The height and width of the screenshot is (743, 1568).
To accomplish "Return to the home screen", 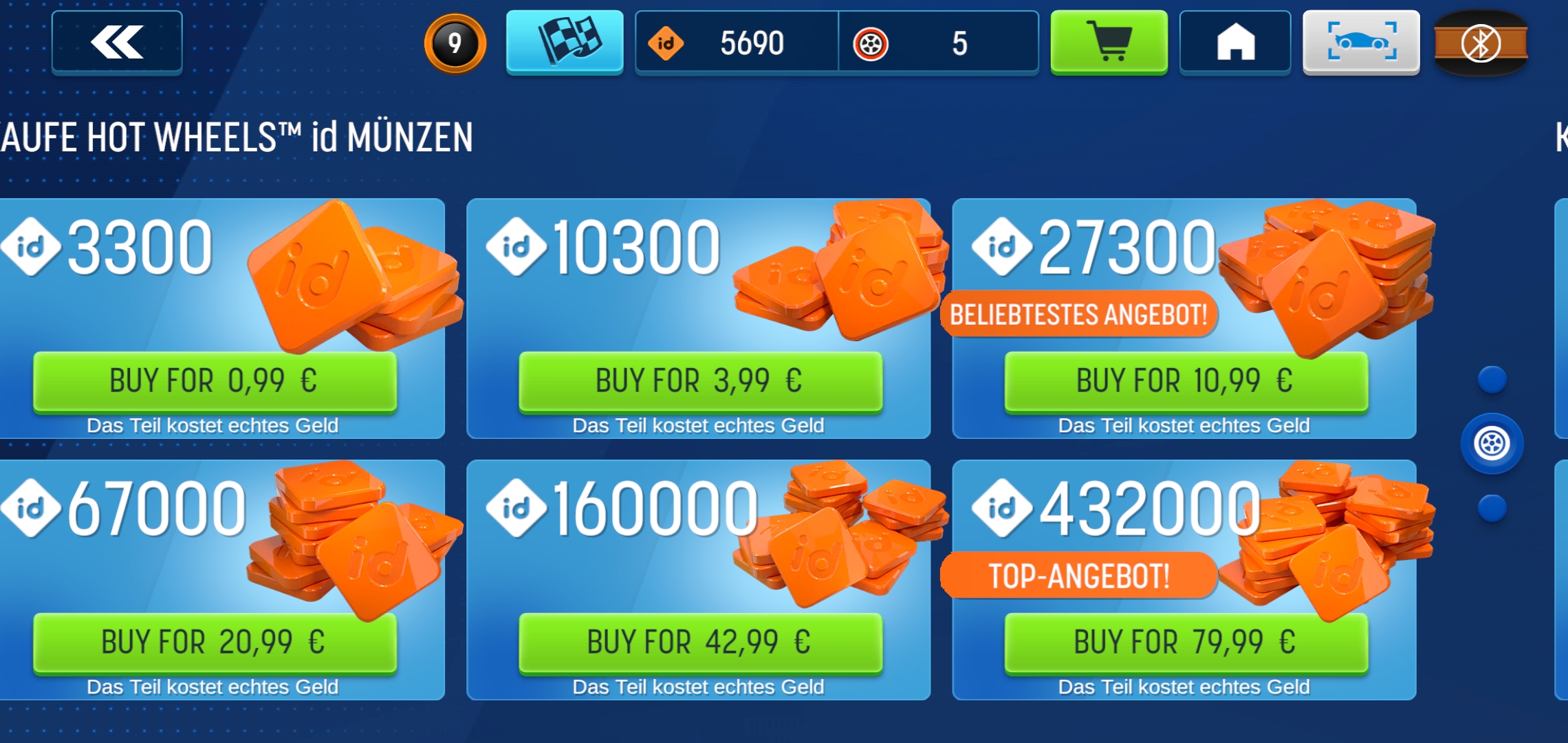I will [x=1235, y=42].
